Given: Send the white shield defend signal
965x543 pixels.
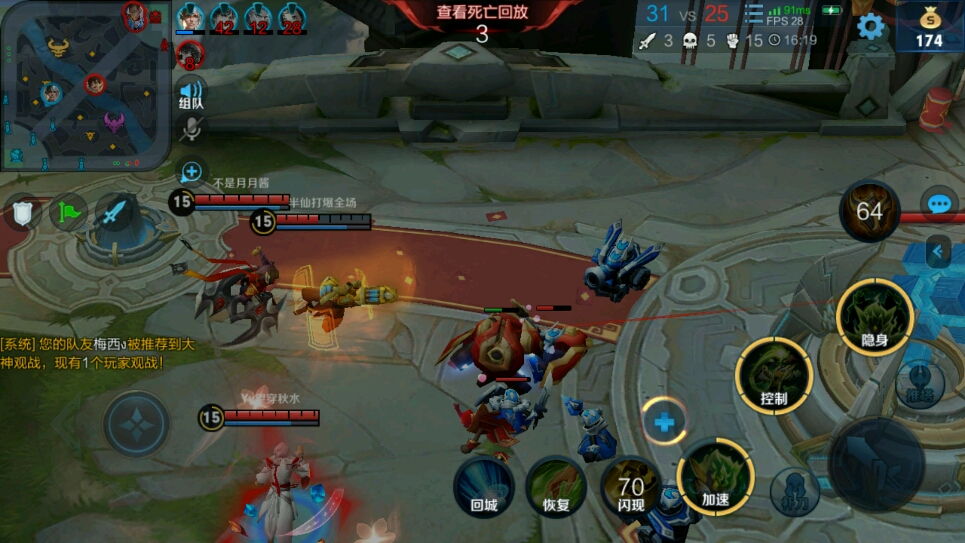Looking at the screenshot, I should coord(22,211).
